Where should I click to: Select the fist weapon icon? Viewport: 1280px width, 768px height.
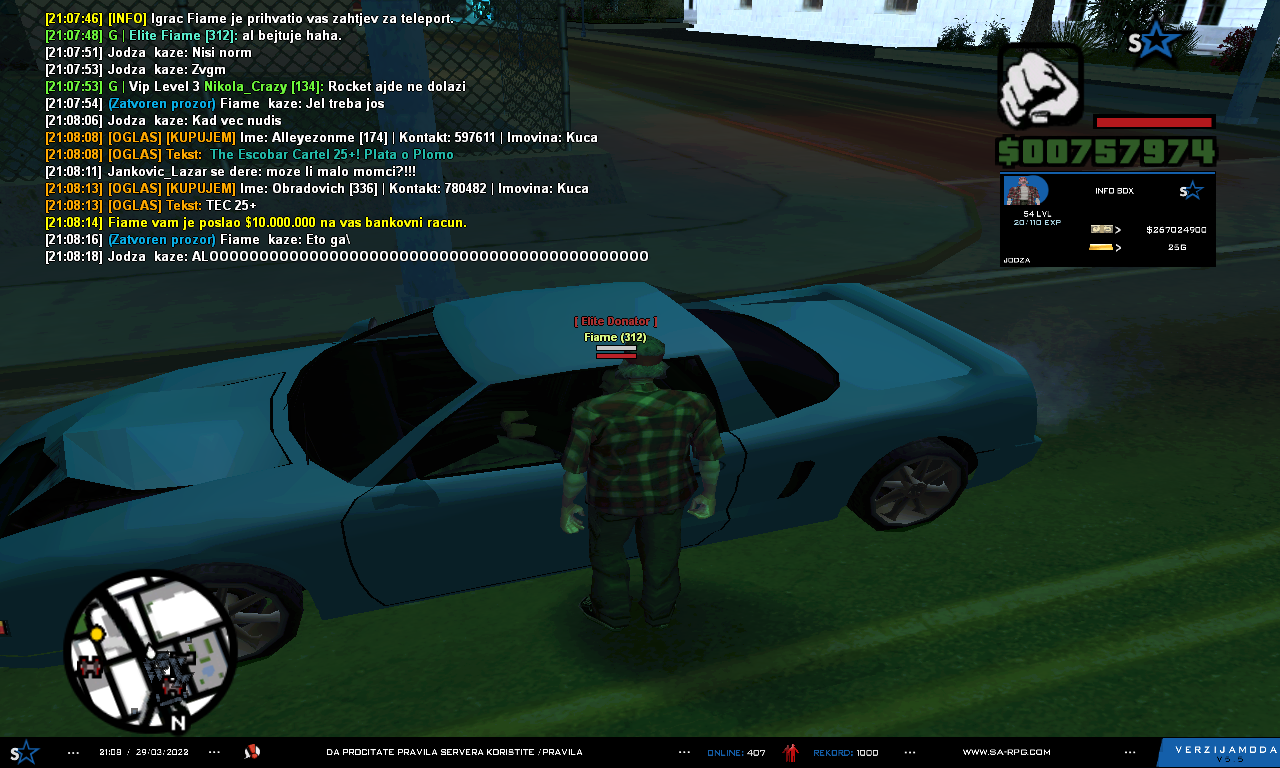point(1040,88)
